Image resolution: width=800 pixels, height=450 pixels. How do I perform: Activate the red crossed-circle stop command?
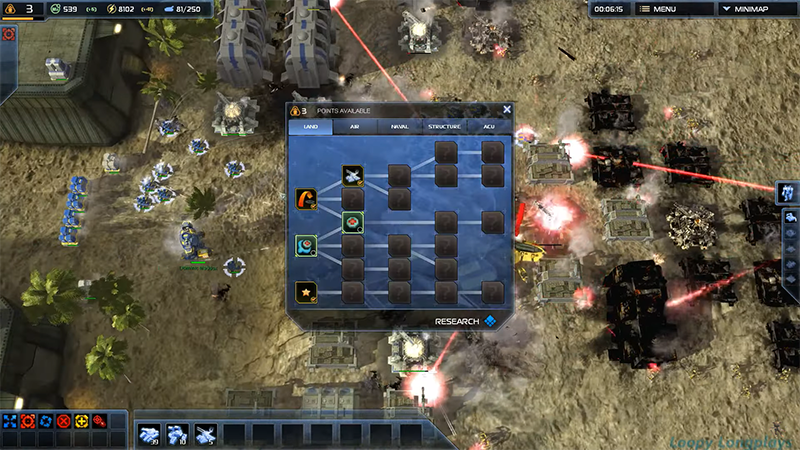(64, 421)
